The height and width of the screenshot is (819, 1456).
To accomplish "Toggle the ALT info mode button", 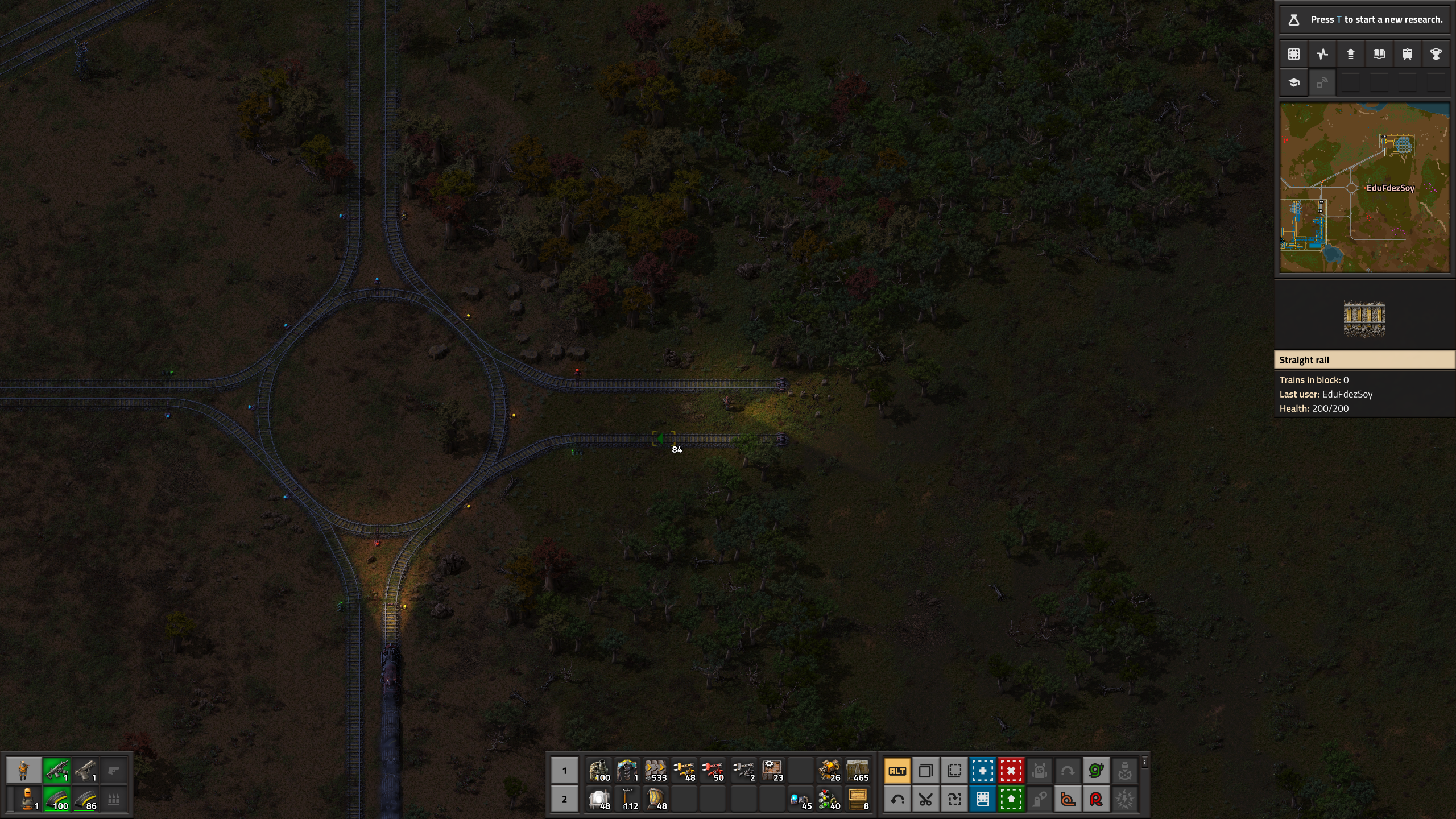I will click(x=897, y=771).
